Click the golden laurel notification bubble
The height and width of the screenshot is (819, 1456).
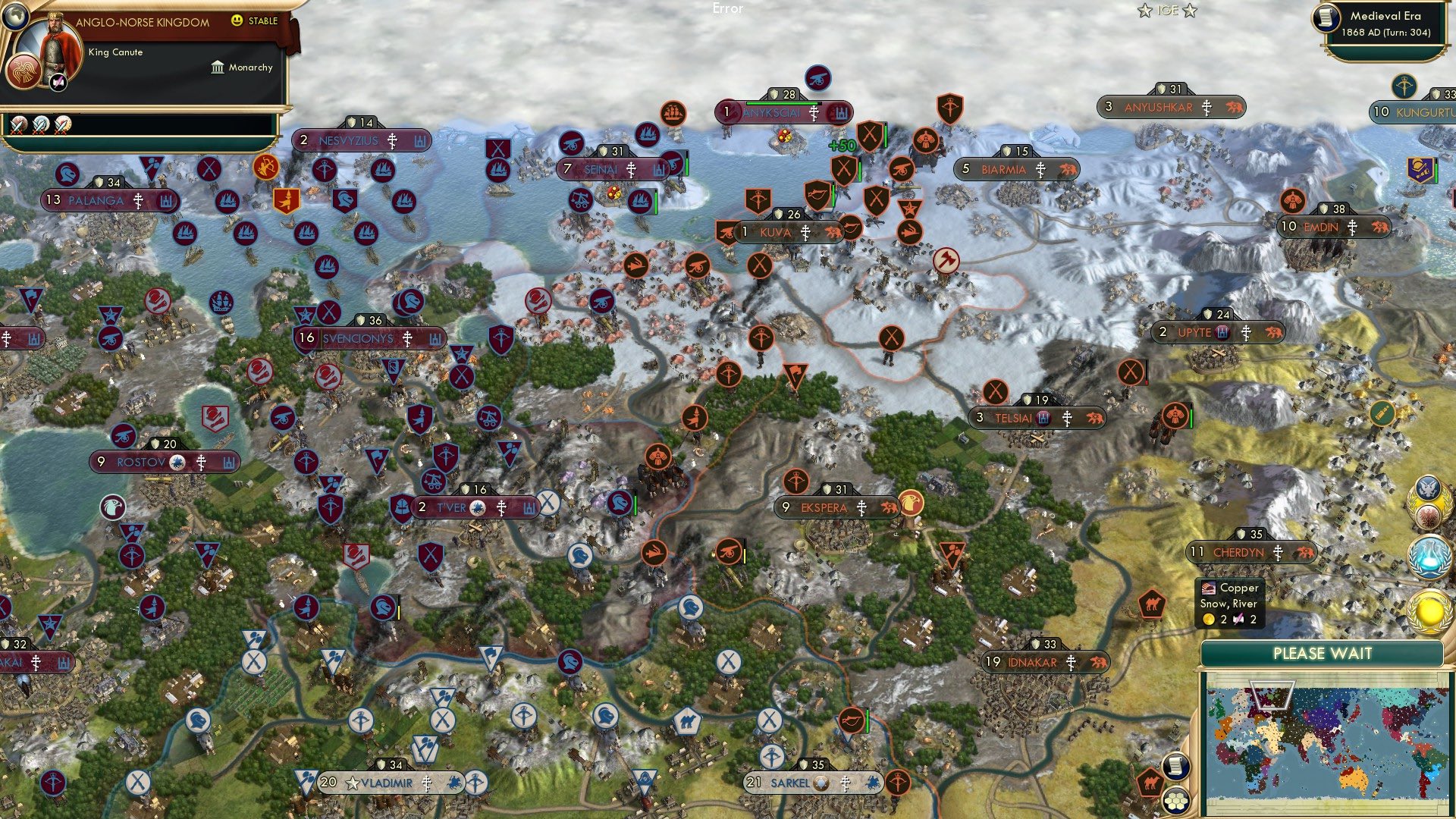point(1429,607)
